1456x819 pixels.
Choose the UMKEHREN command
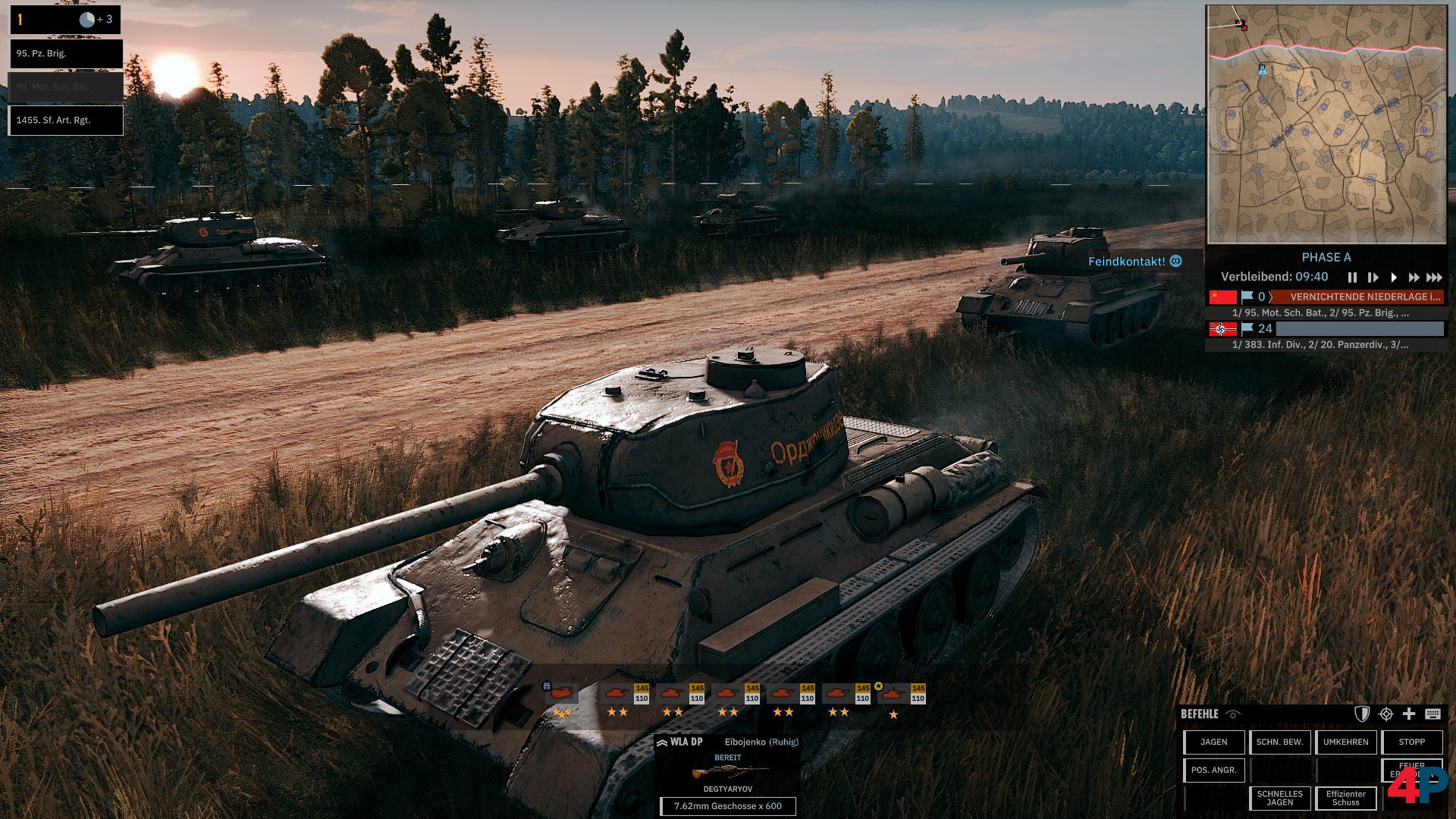click(x=1346, y=742)
